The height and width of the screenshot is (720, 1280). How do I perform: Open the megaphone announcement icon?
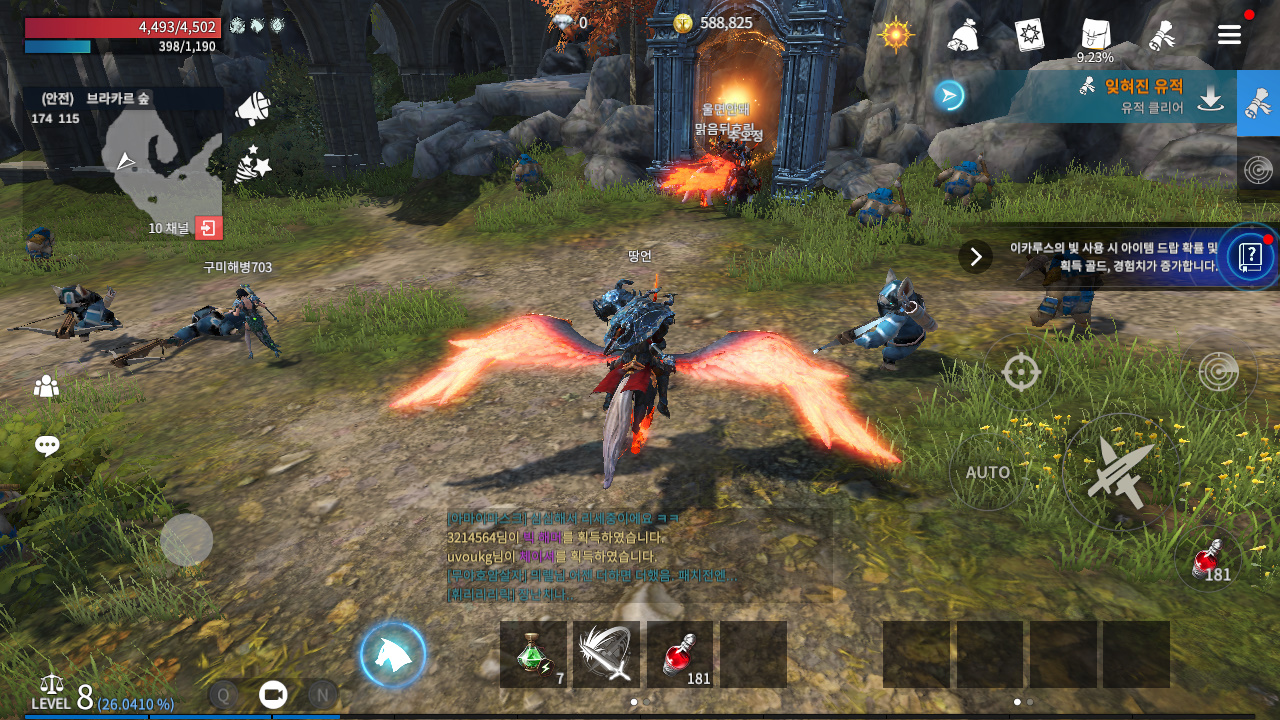(252, 108)
